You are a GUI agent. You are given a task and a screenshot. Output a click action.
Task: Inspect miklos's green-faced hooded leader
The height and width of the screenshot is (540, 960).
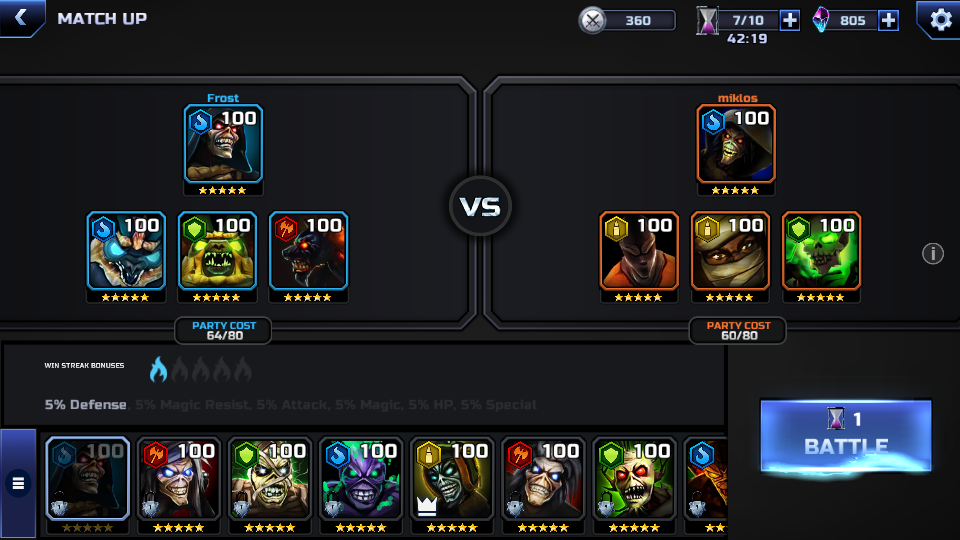coord(736,144)
